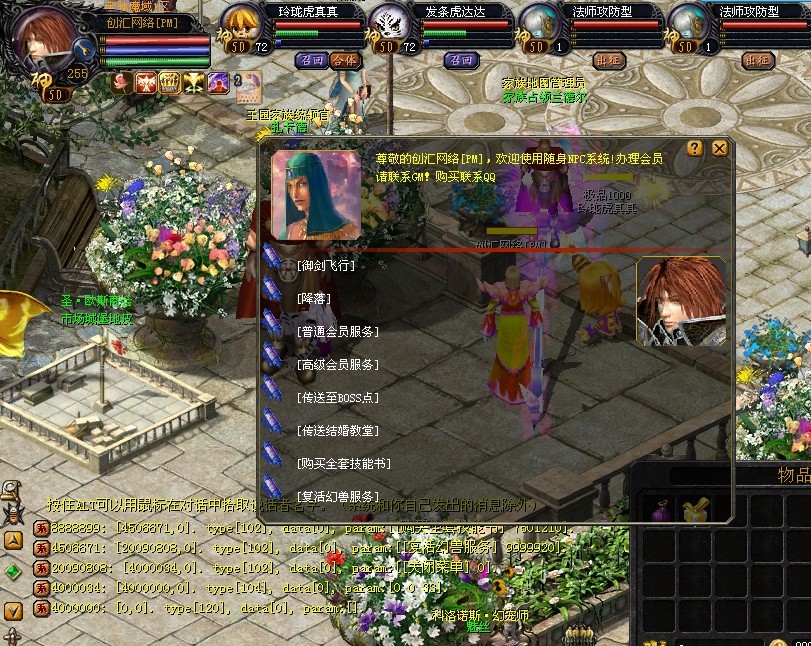Close the NPC dialog with the X button

(719, 148)
